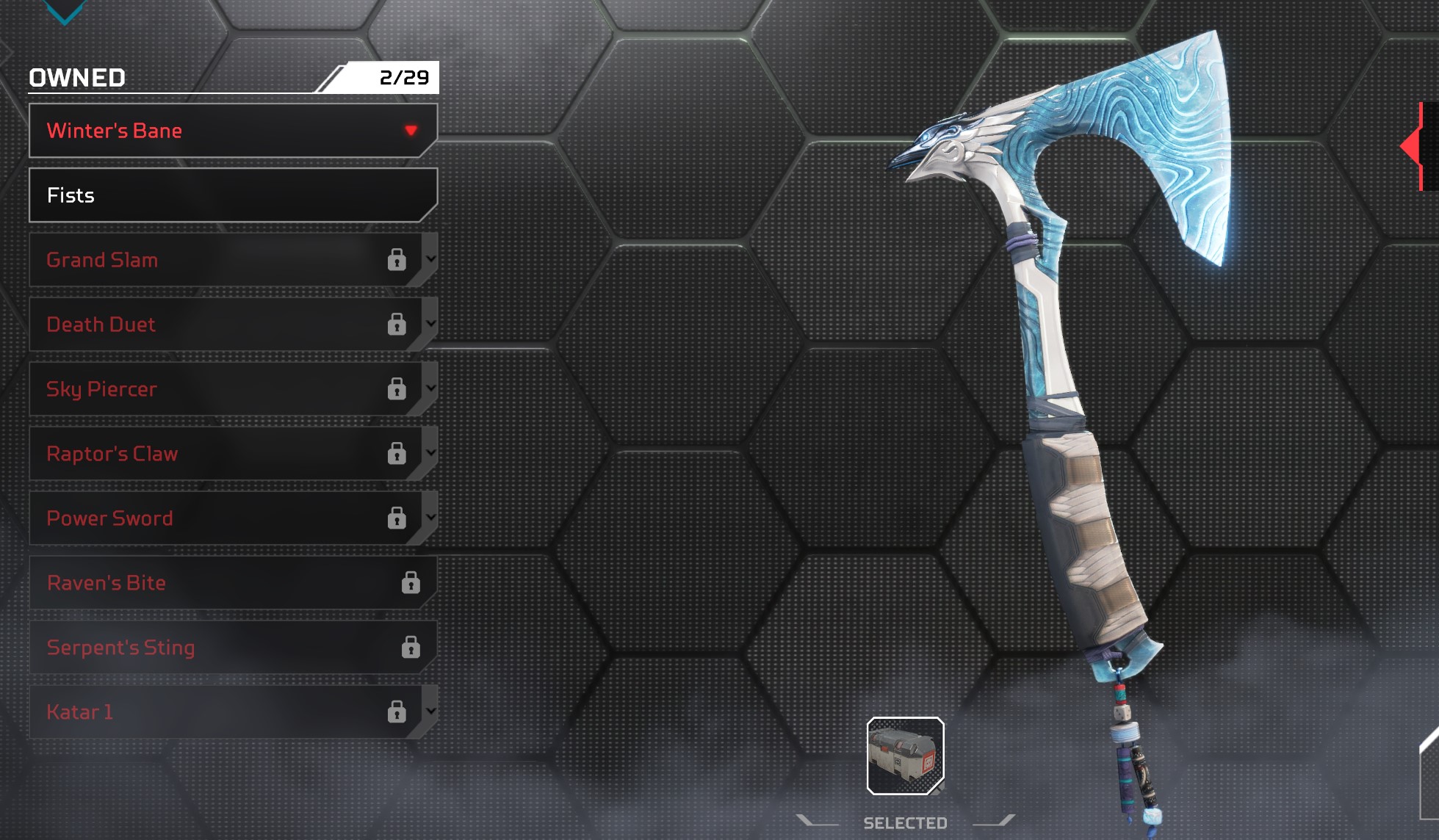
Task: Choose the Fists melee option
Action: [x=232, y=195]
